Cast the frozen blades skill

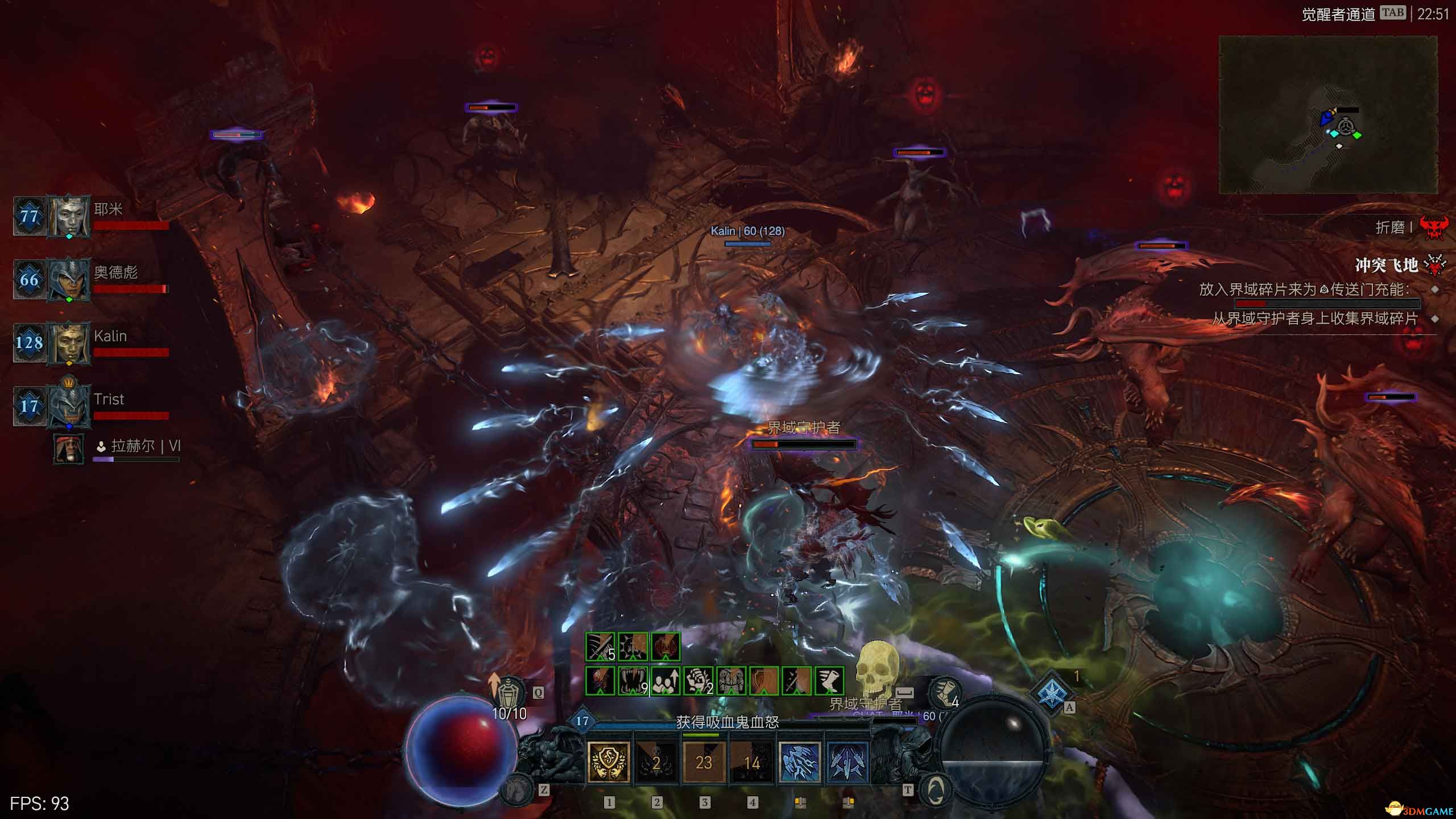coord(847,762)
